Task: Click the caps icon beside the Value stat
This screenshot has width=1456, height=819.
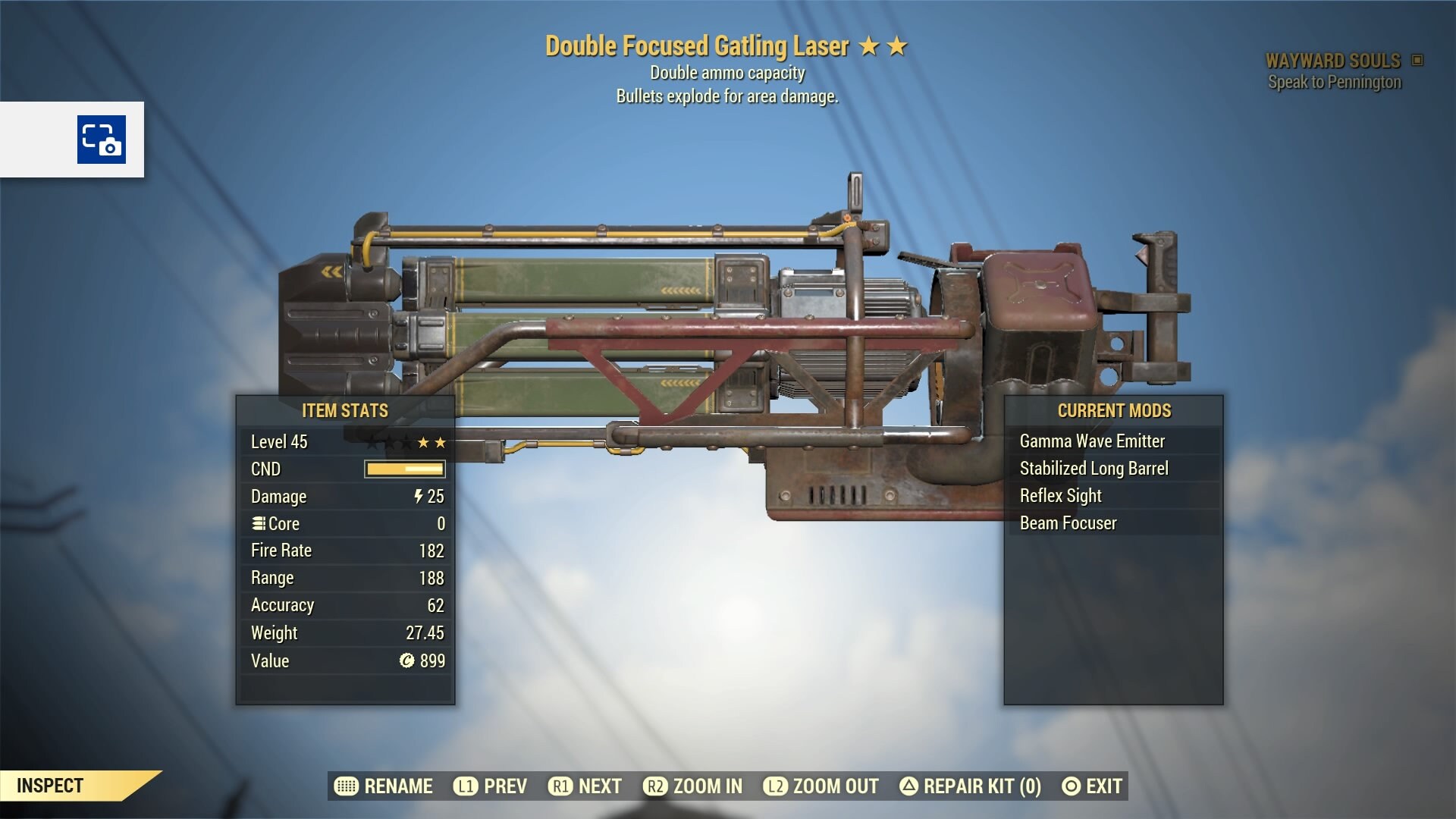Action: 407,661
